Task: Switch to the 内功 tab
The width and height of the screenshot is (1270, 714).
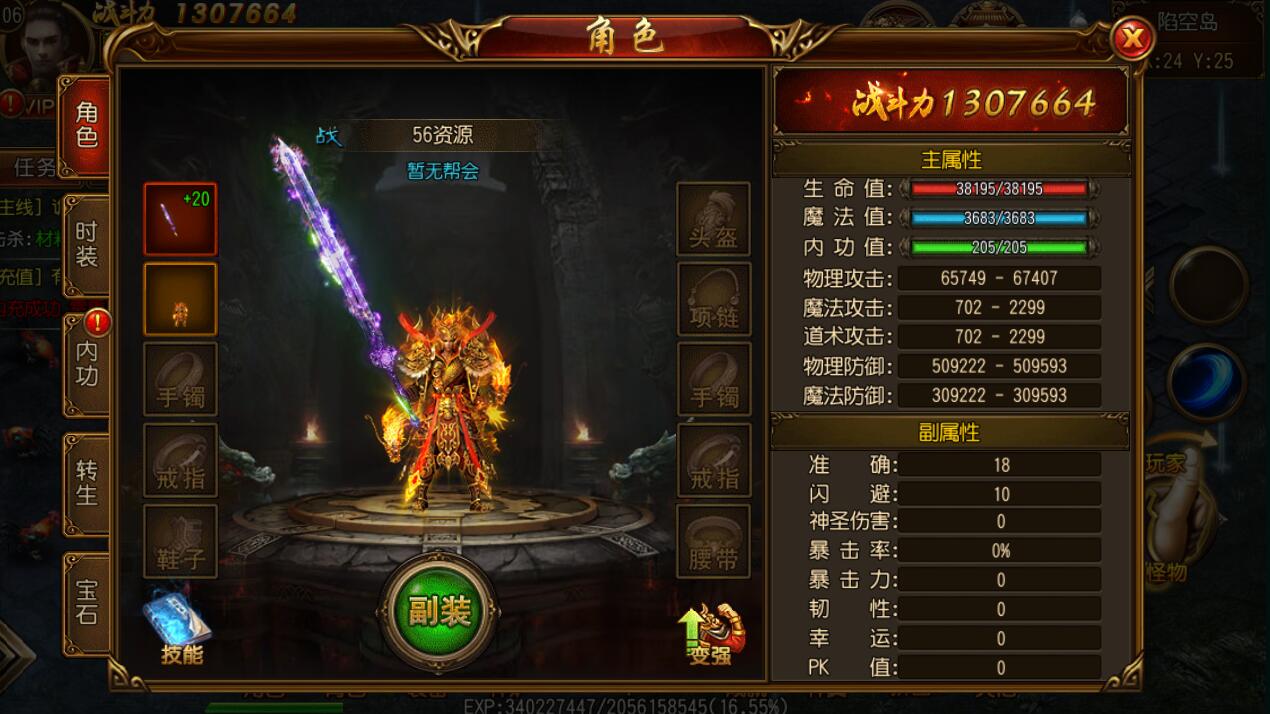Action: 86,363
